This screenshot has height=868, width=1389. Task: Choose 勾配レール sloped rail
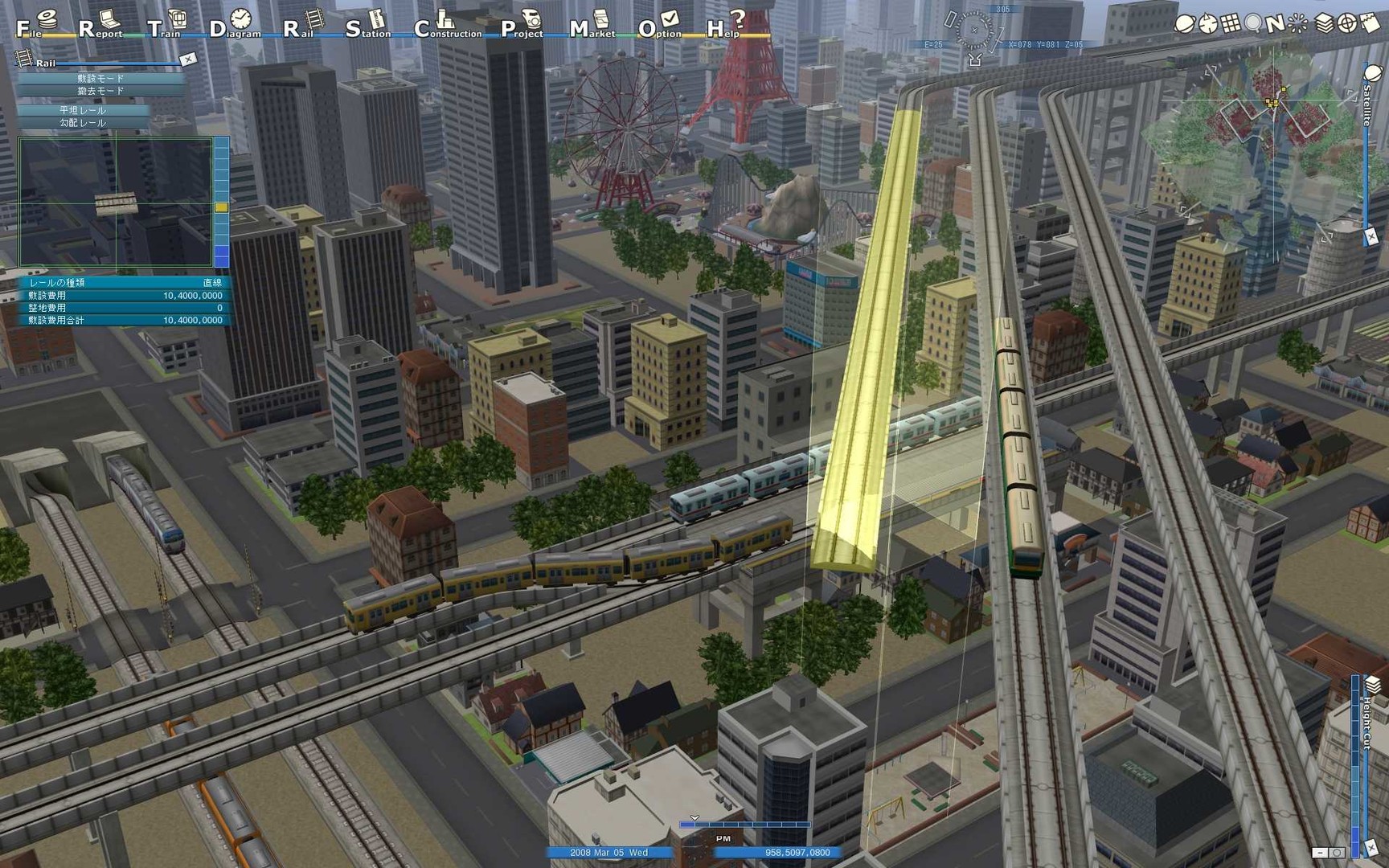coord(83,123)
